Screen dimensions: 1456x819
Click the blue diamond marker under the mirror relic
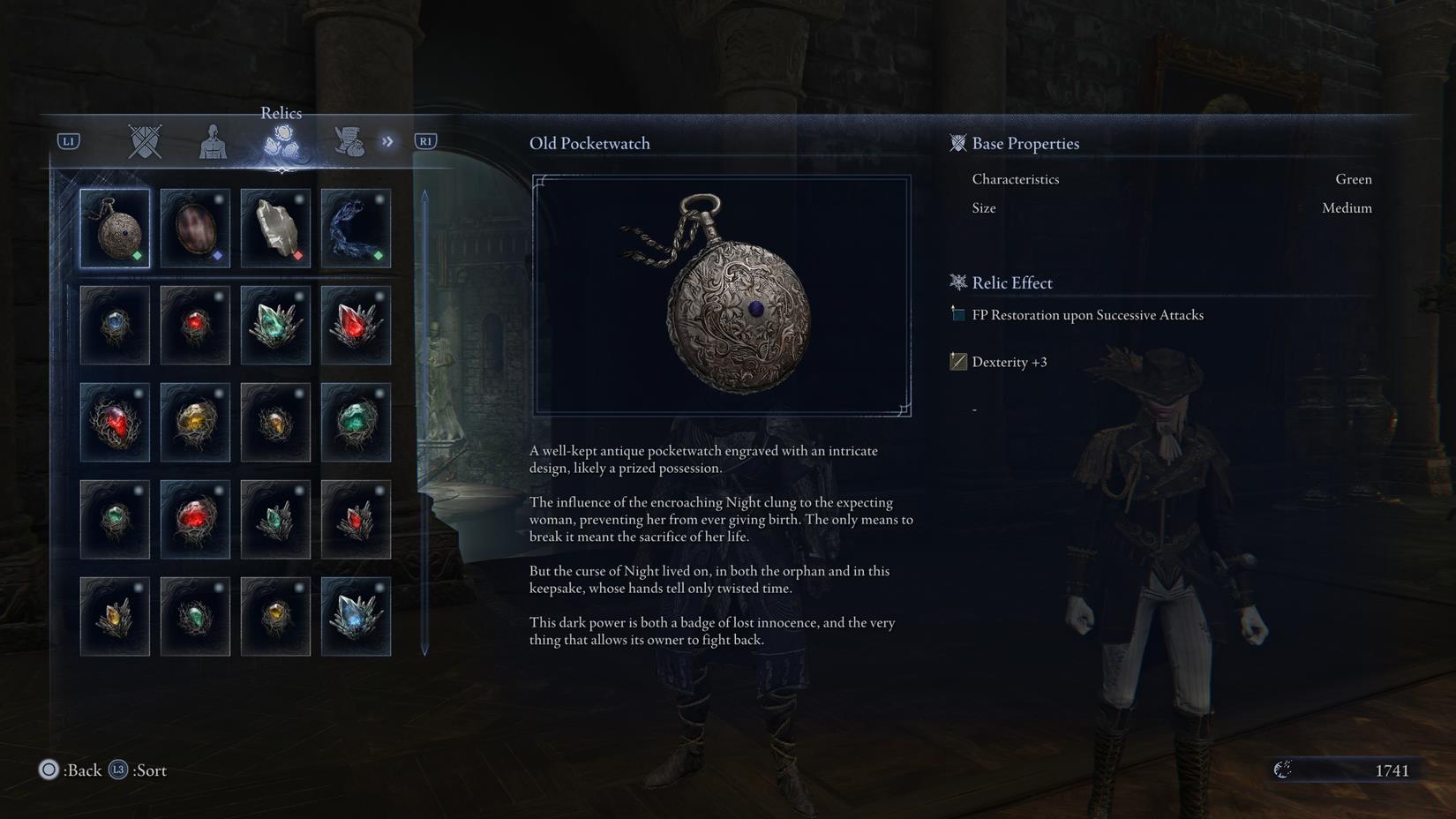click(217, 255)
